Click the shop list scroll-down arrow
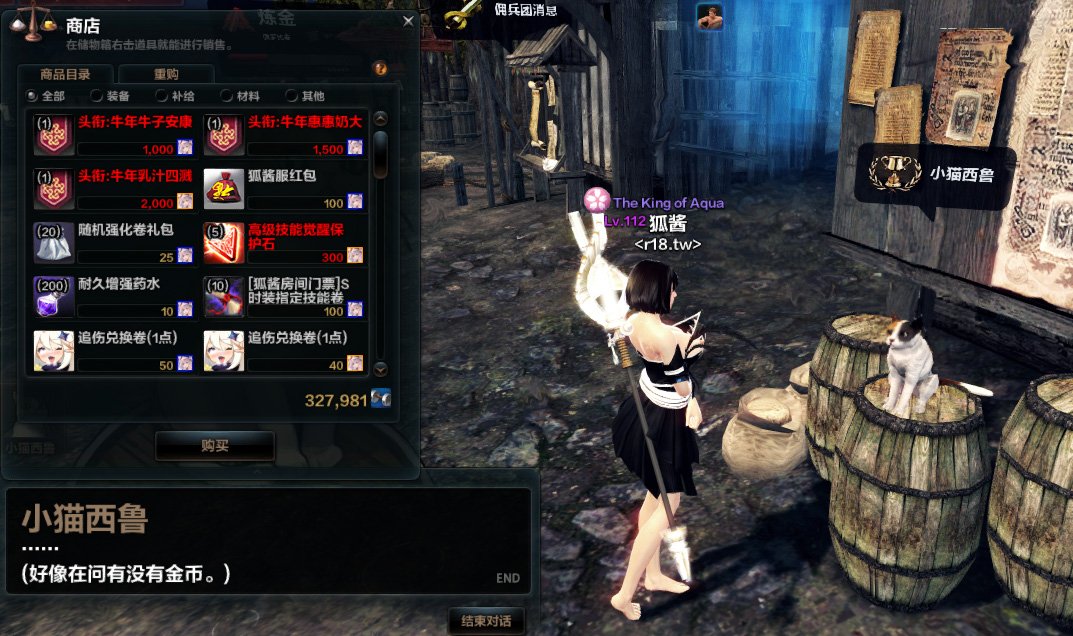The width and height of the screenshot is (1073, 636). [380, 368]
